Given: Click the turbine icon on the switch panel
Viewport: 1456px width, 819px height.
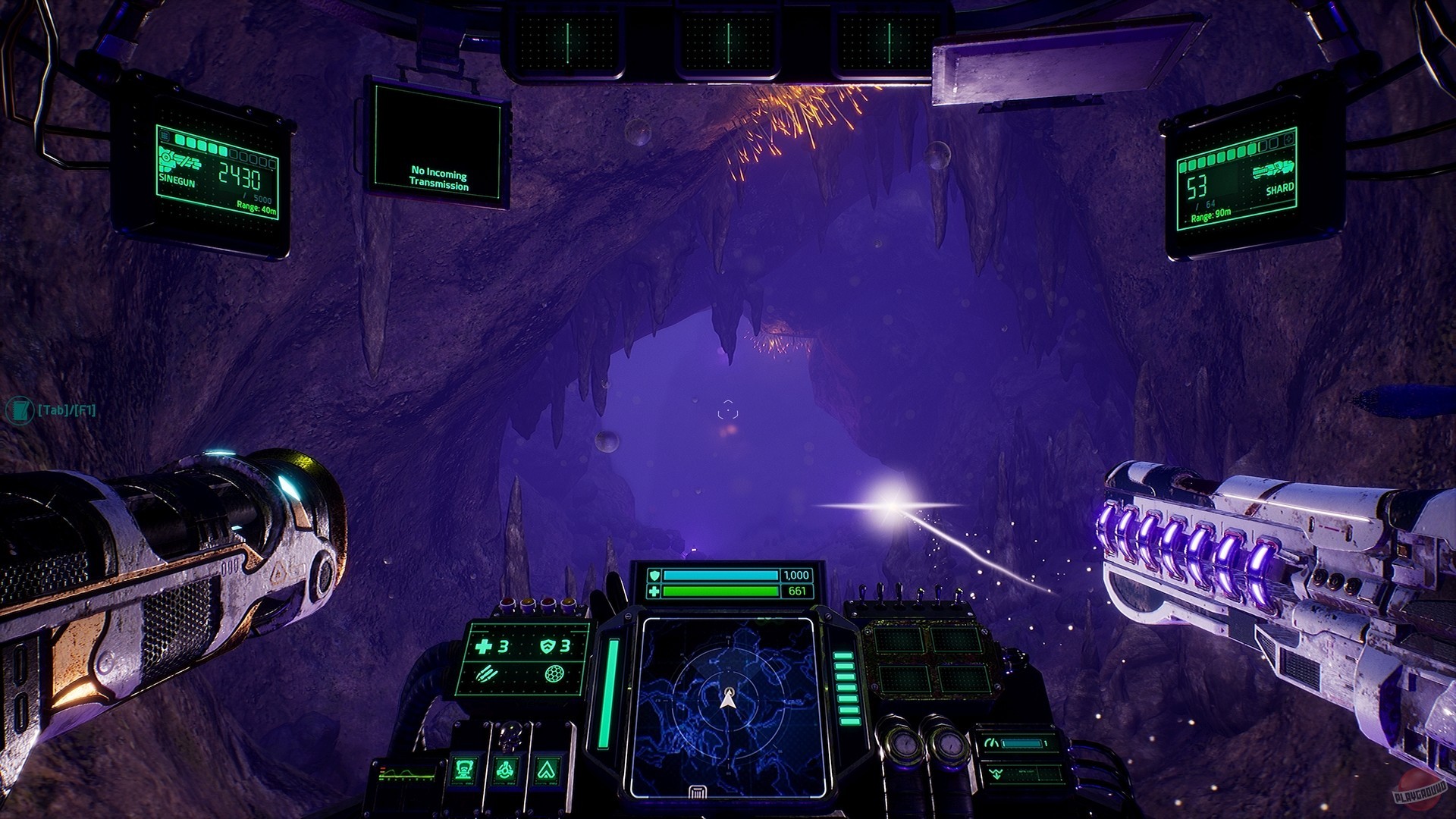Looking at the screenshot, I should click(x=507, y=771).
